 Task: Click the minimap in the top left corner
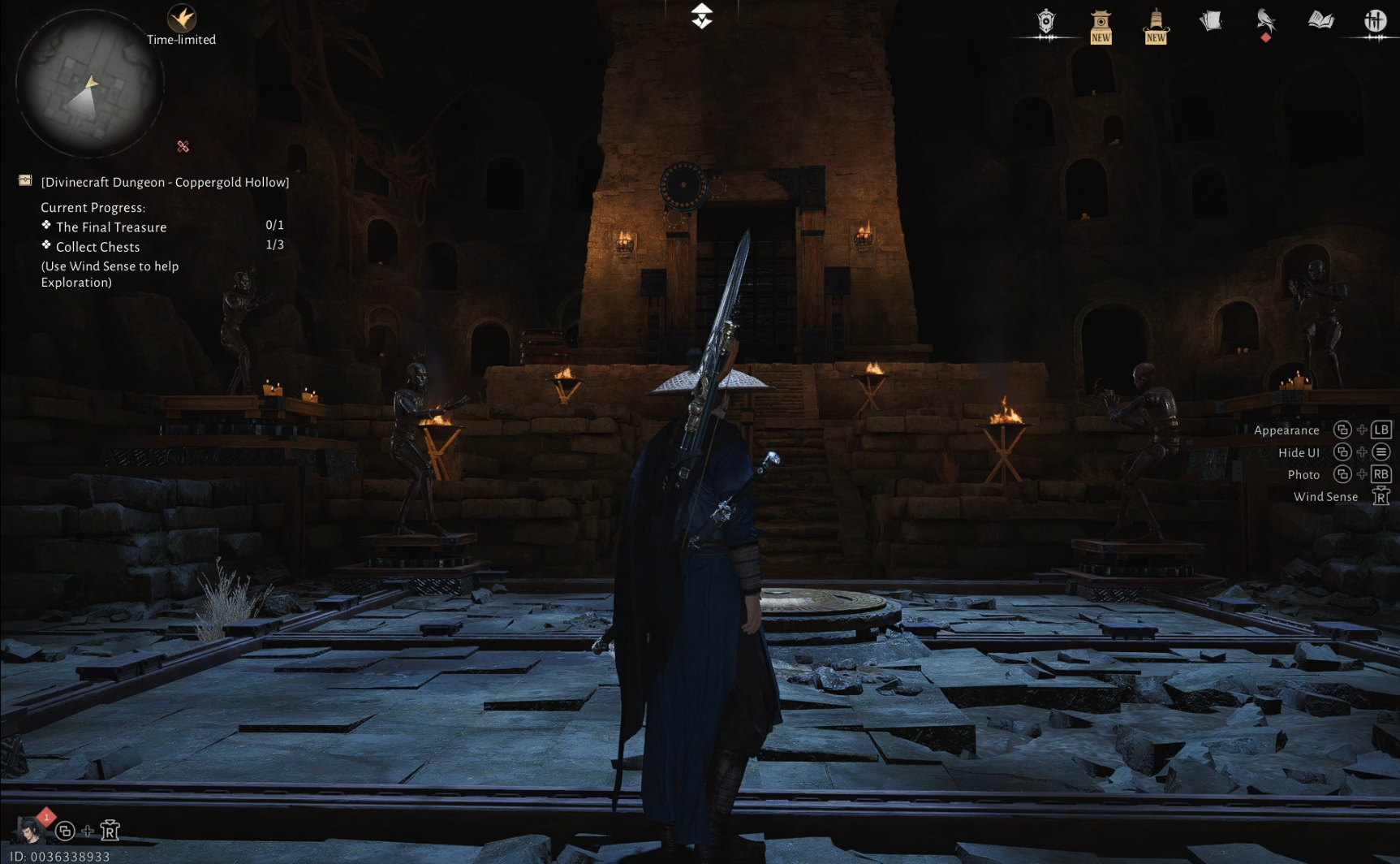[91, 84]
